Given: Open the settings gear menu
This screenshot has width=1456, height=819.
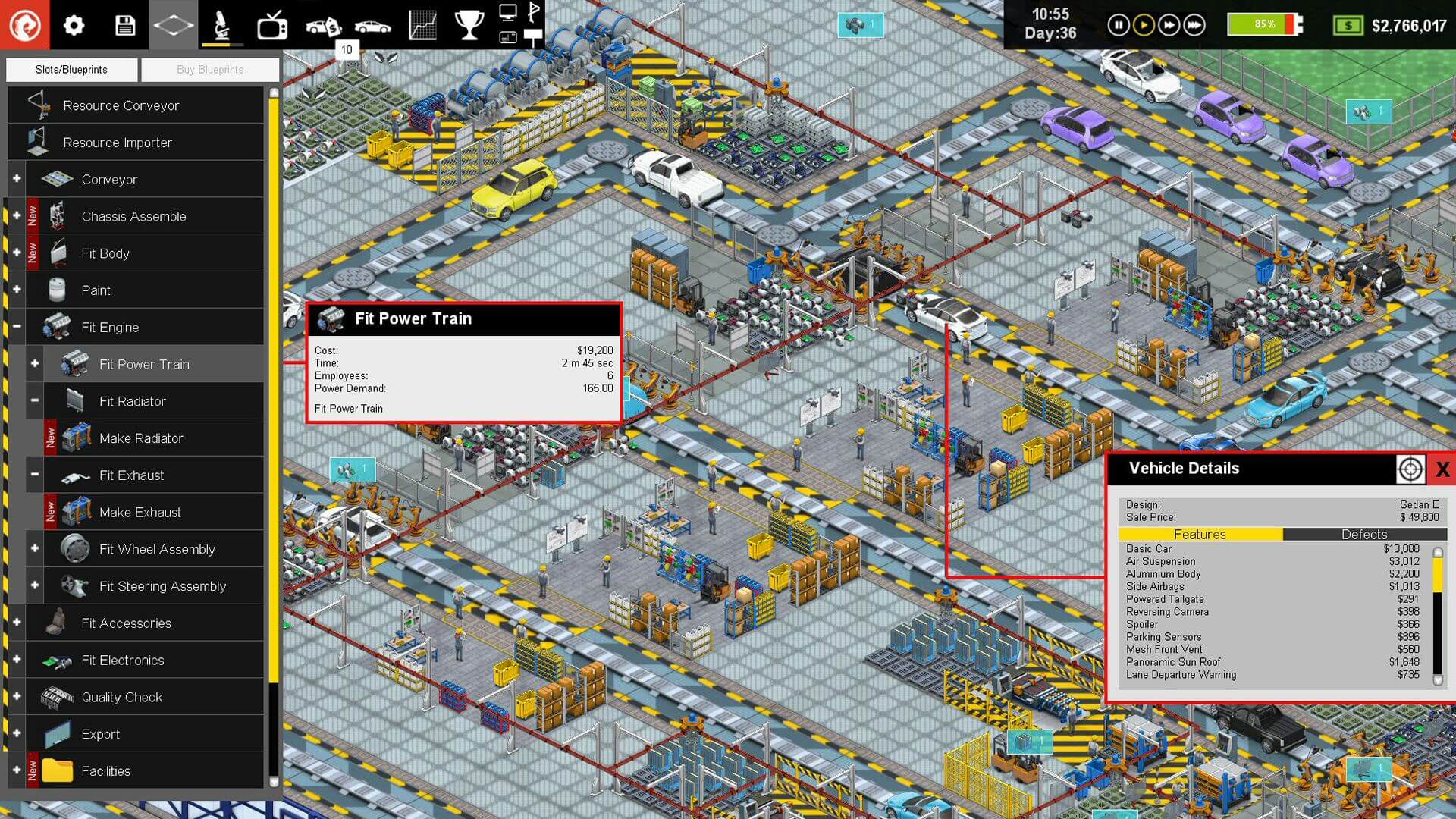Looking at the screenshot, I should click(74, 24).
